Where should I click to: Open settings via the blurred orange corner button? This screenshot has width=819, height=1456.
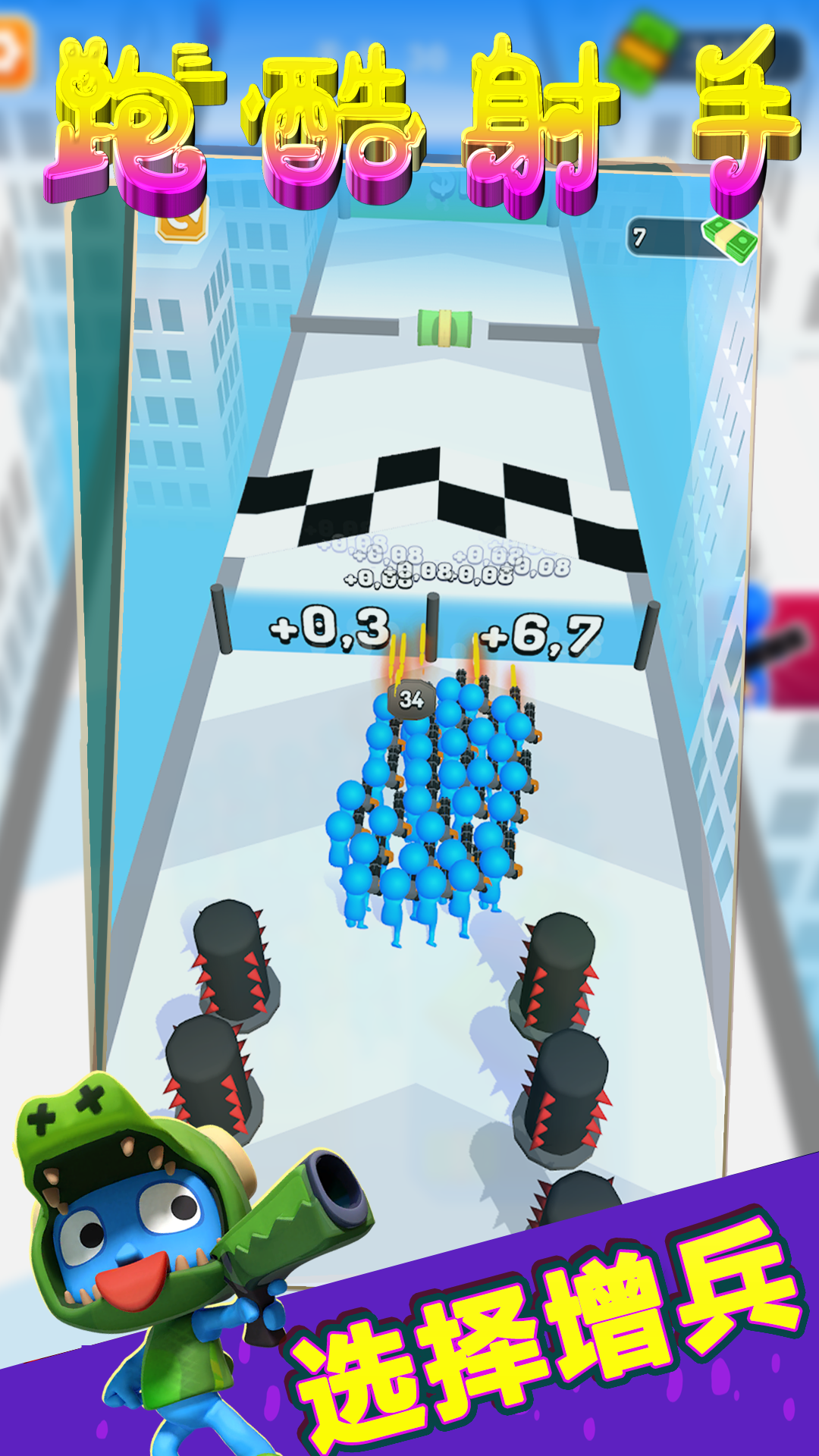coord(14,55)
